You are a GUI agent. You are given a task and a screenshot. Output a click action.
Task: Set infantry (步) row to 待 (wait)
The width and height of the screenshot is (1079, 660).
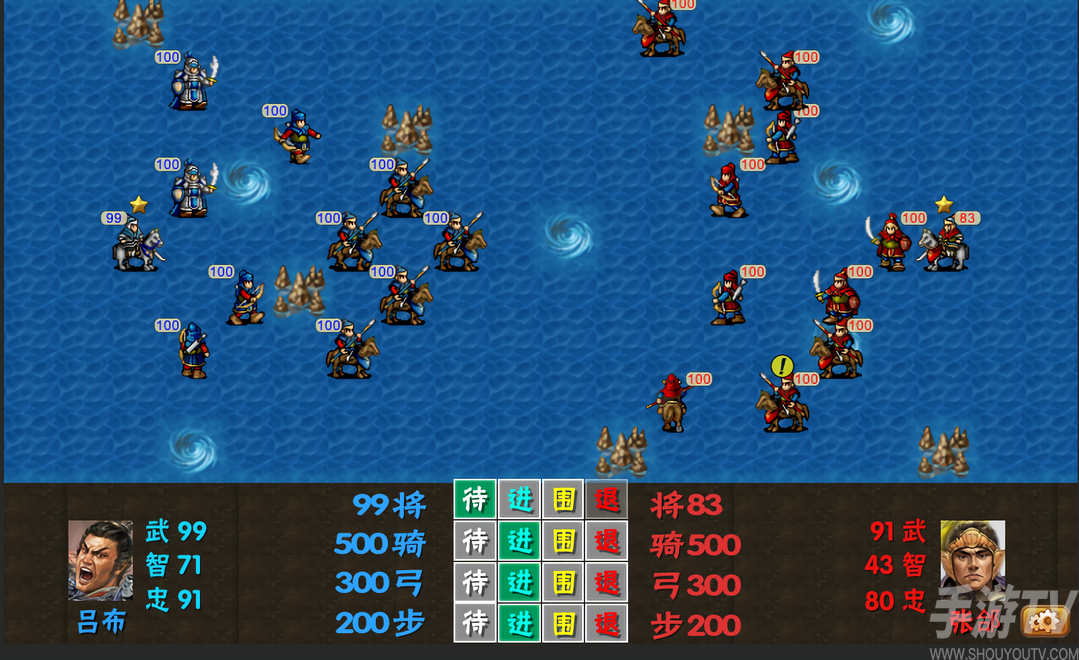pyautogui.click(x=475, y=623)
